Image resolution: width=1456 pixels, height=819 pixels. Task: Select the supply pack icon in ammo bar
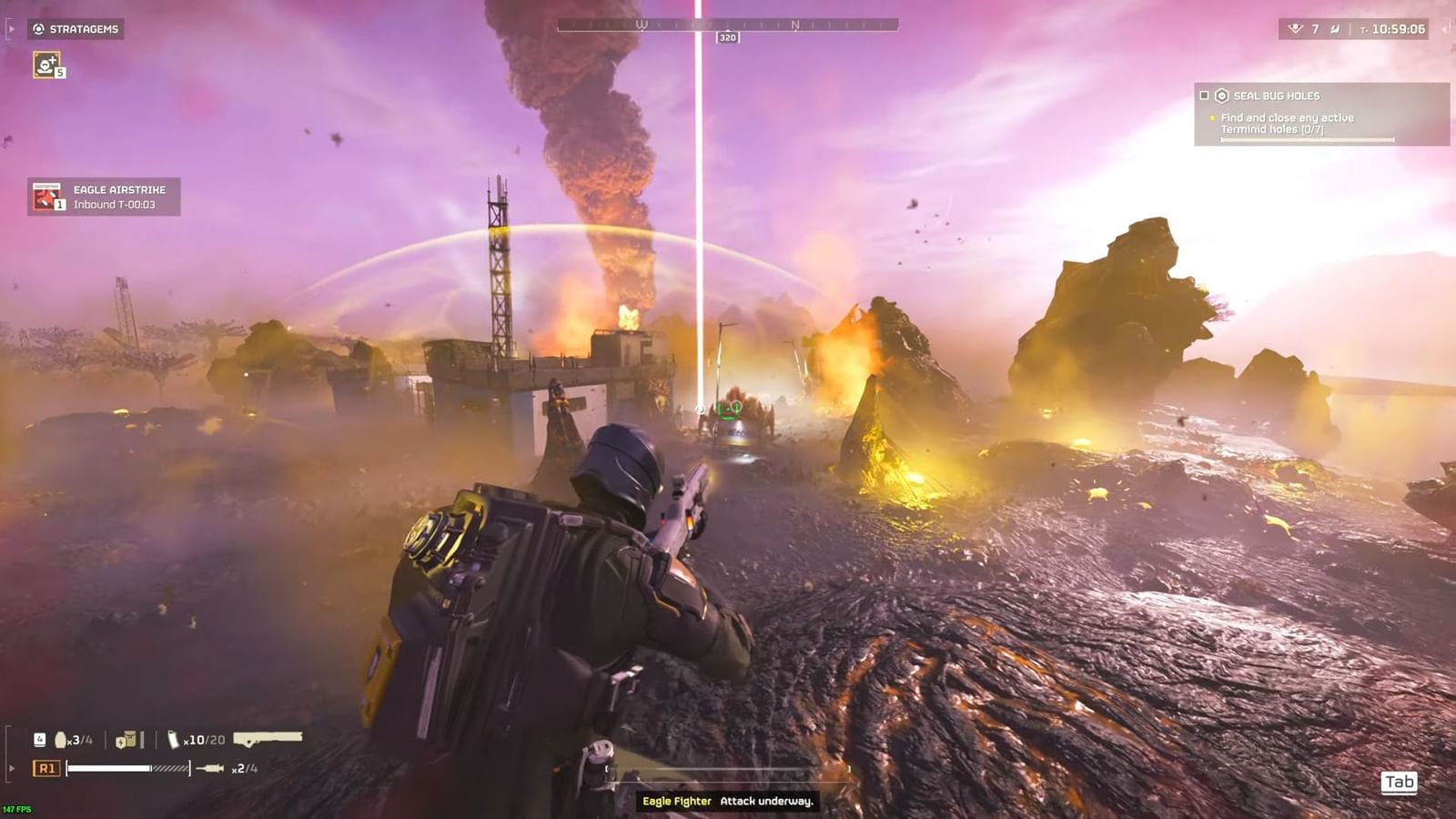tap(127, 740)
